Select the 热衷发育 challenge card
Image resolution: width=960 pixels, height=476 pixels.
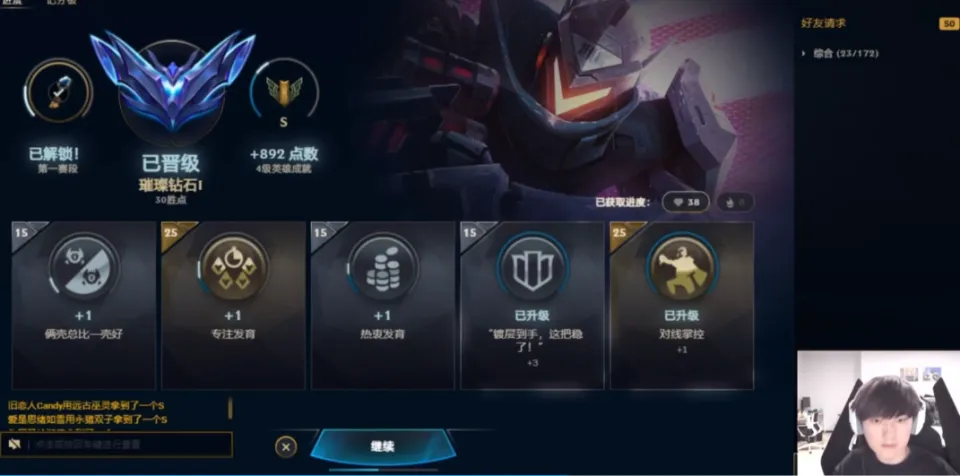(382, 305)
